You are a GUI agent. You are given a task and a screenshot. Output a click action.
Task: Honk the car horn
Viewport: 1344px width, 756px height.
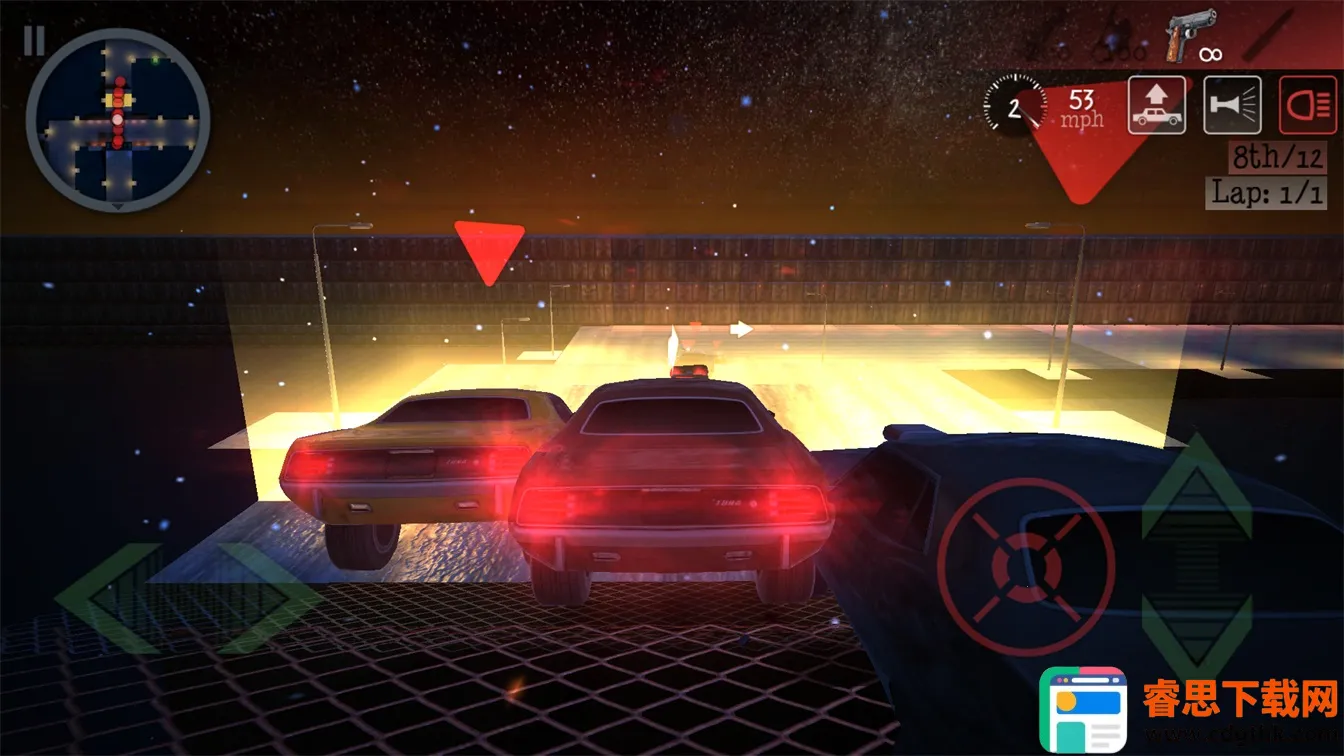(1232, 105)
